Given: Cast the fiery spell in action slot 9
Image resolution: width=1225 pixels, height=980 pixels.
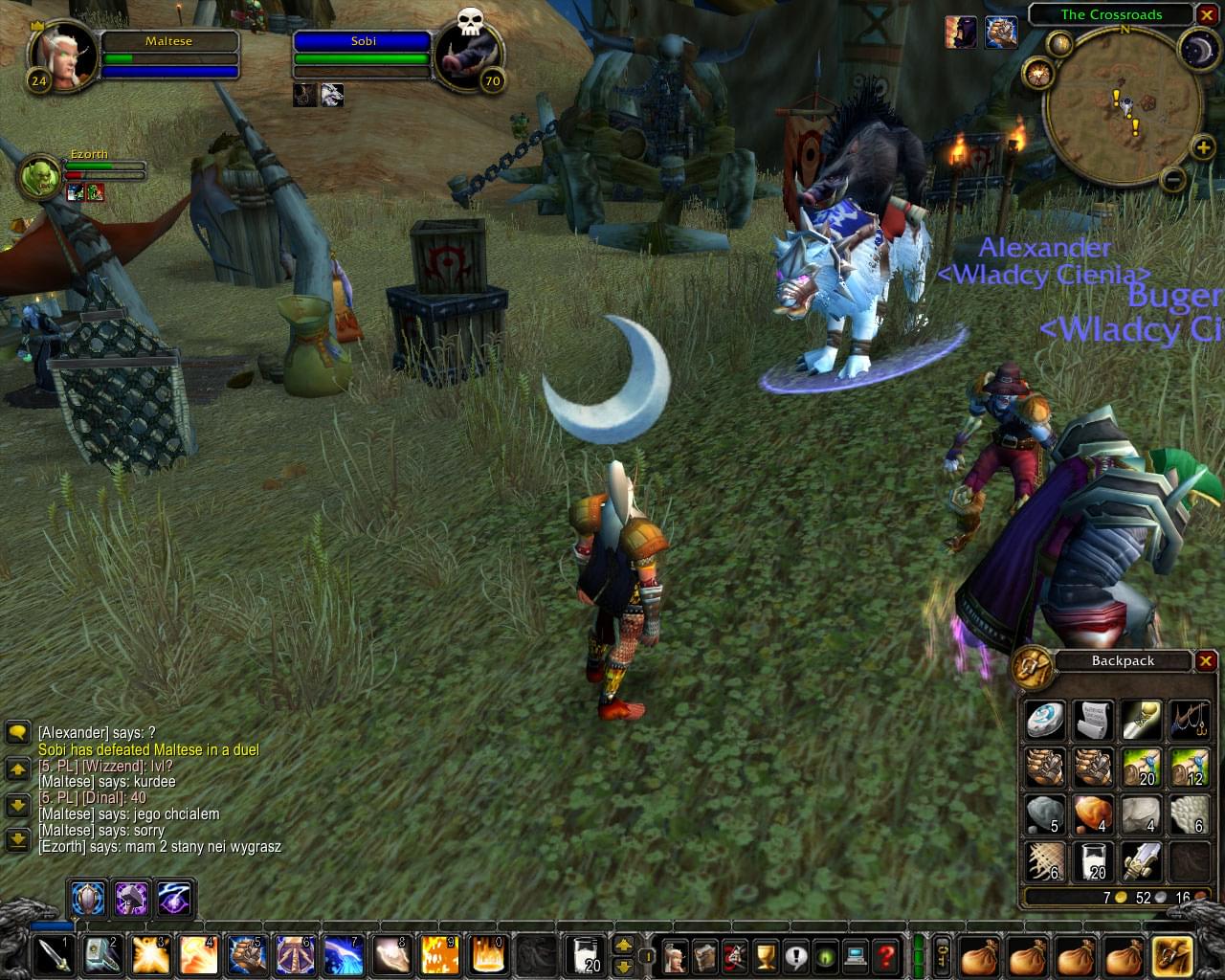Looking at the screenshot, I should click(437, 955).
